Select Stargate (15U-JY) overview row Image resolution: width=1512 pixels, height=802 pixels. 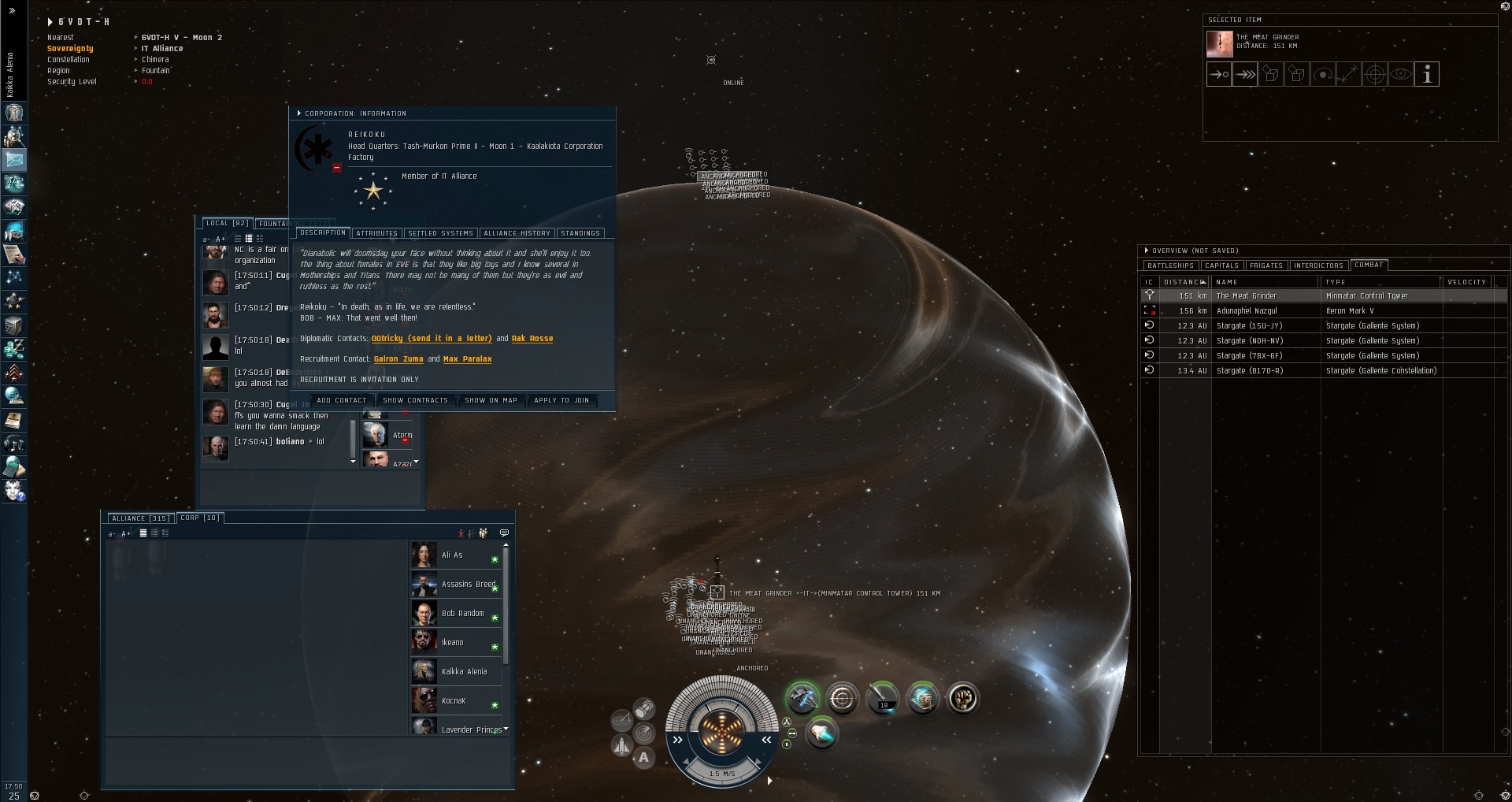coord(1249,326)
